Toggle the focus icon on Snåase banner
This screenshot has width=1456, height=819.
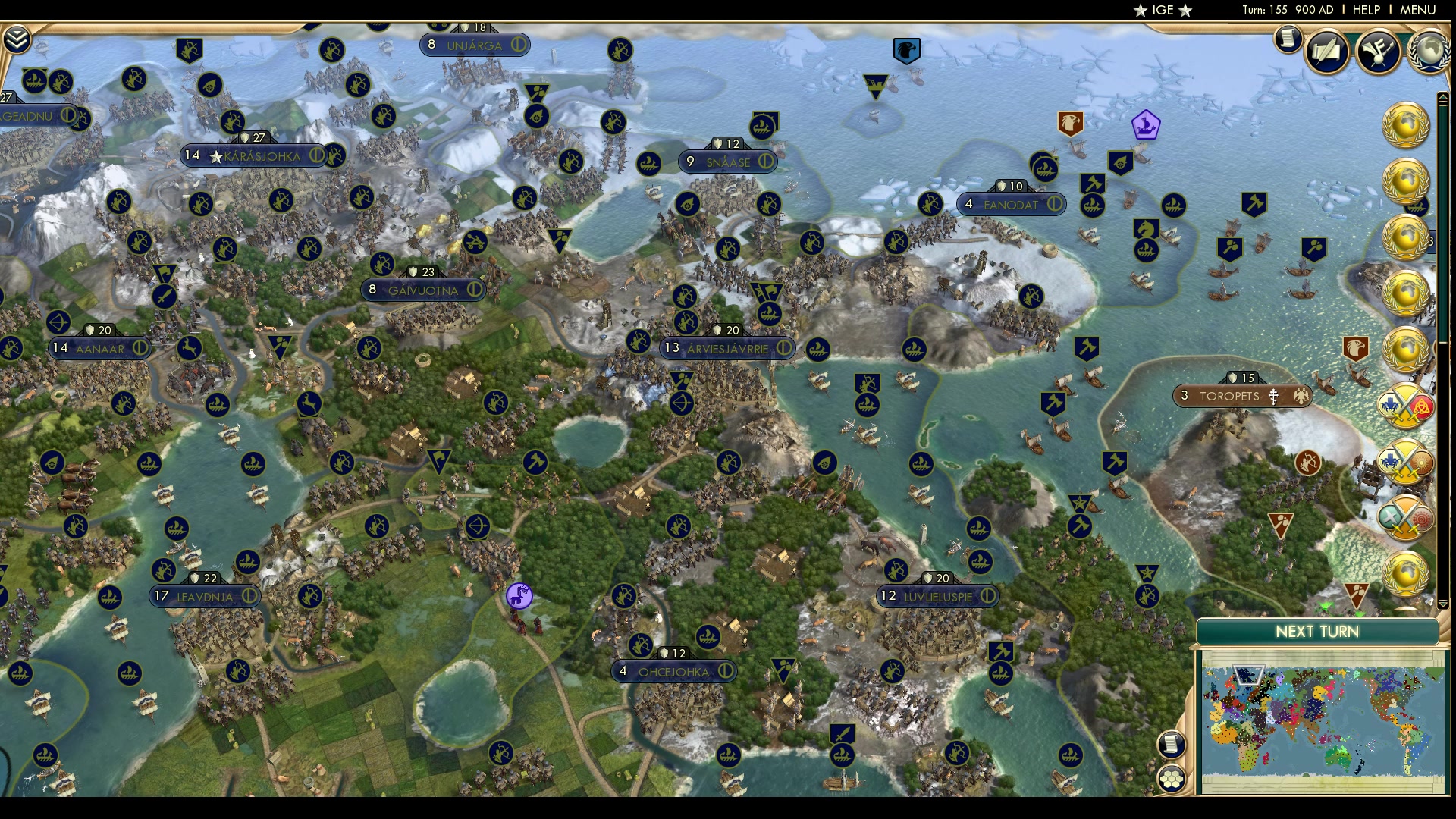[765, 162]
